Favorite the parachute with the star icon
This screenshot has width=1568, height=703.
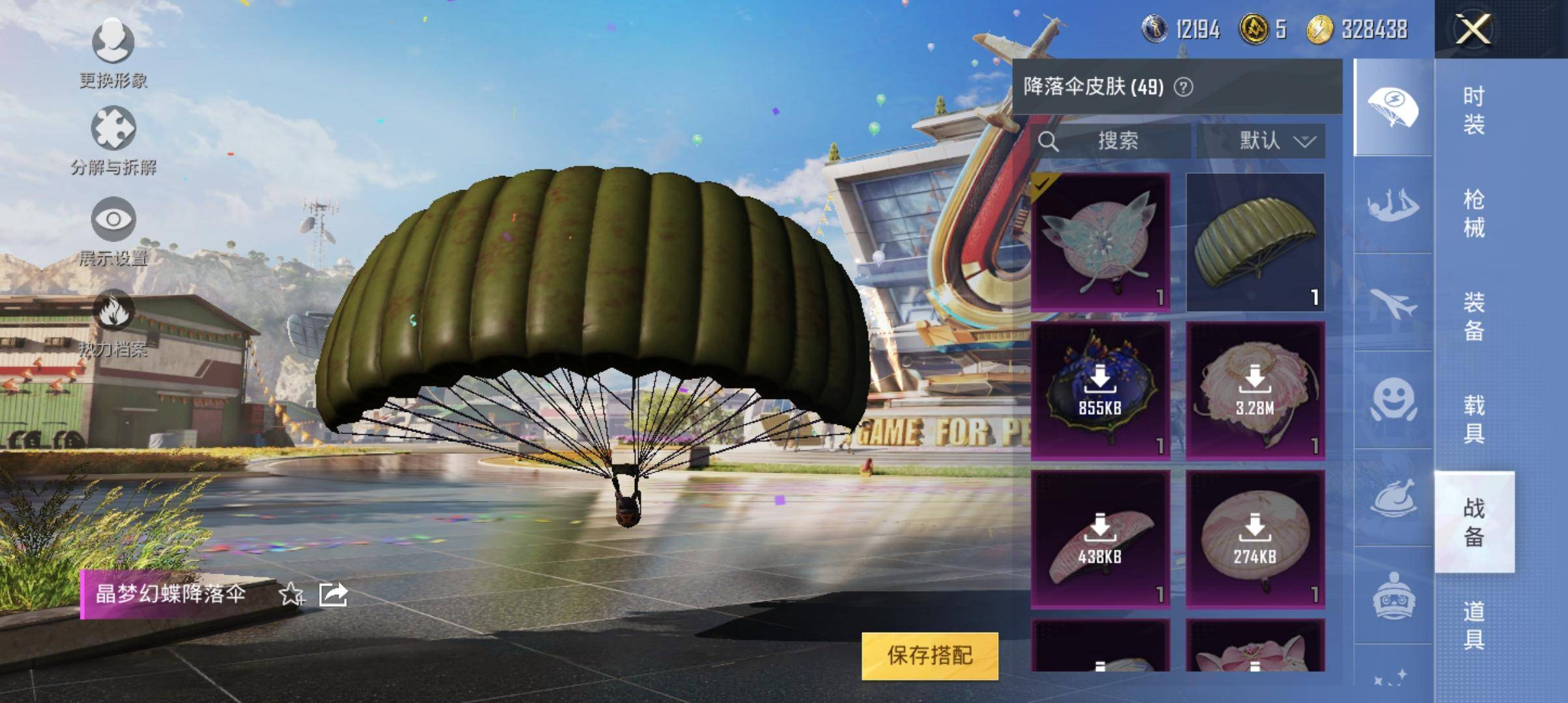click(290, 594)
